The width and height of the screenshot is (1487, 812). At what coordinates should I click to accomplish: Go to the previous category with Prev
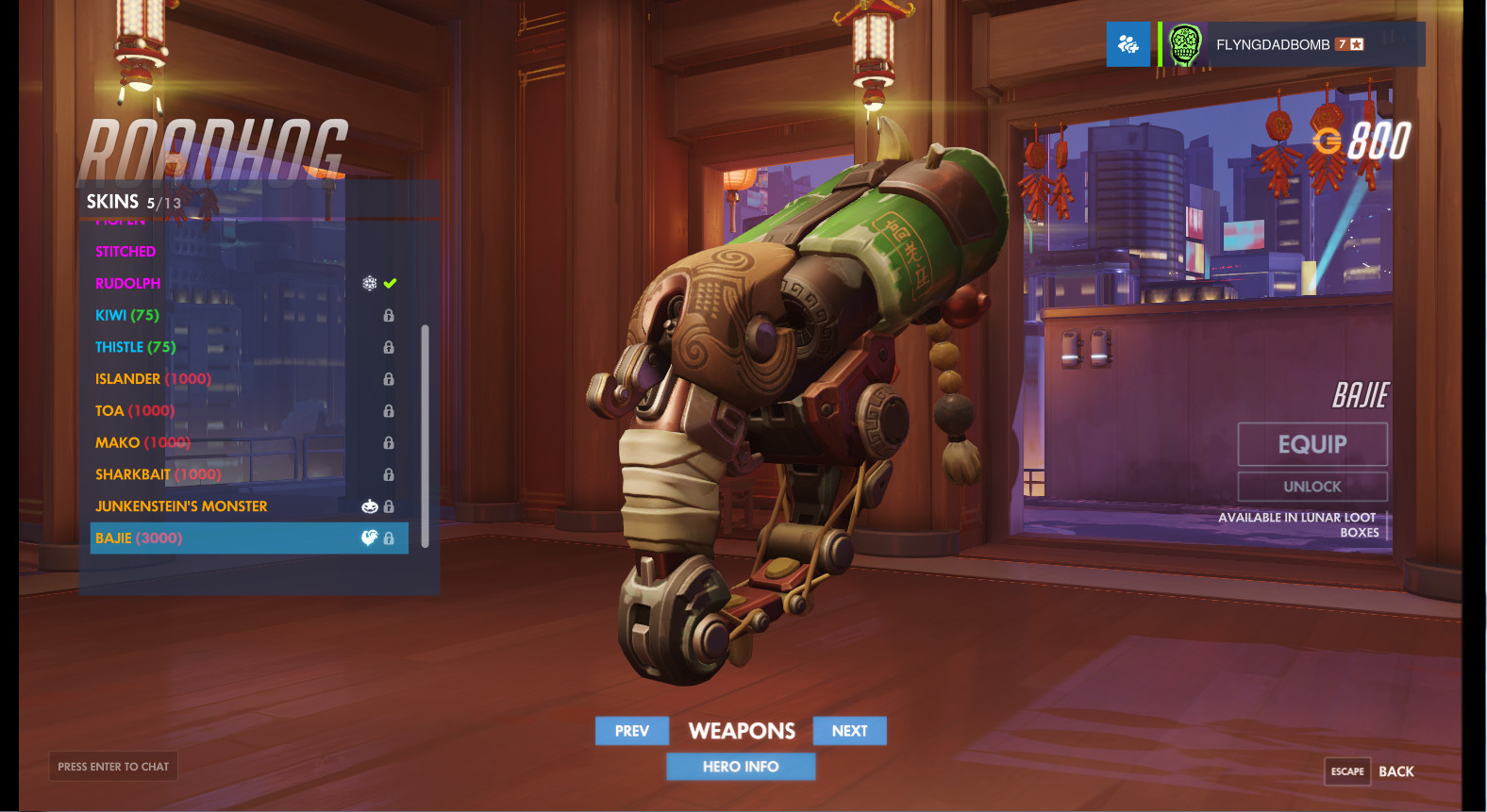[x=632, y=731]
